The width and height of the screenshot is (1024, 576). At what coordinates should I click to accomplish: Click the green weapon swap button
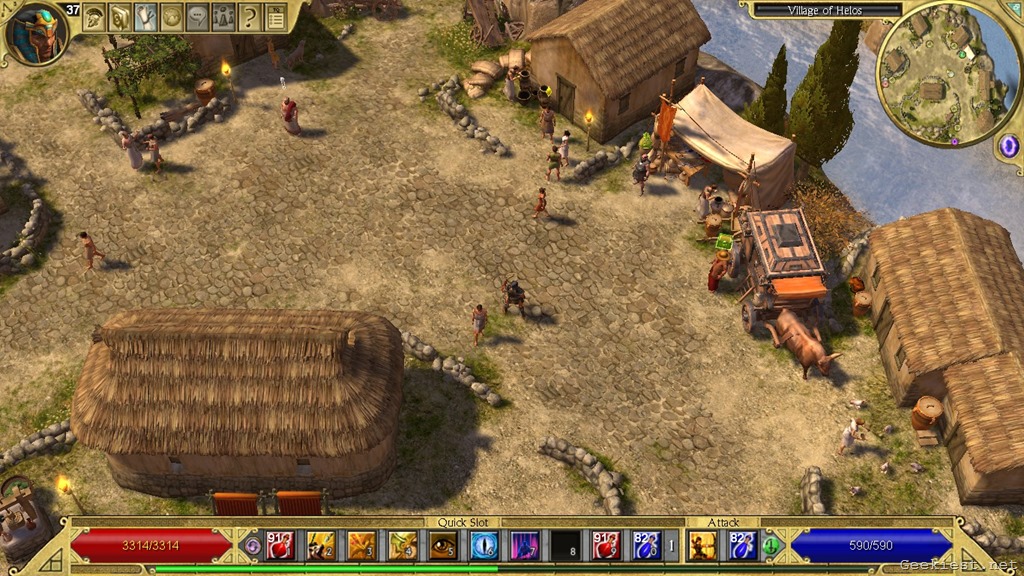[x=771, y=546]
